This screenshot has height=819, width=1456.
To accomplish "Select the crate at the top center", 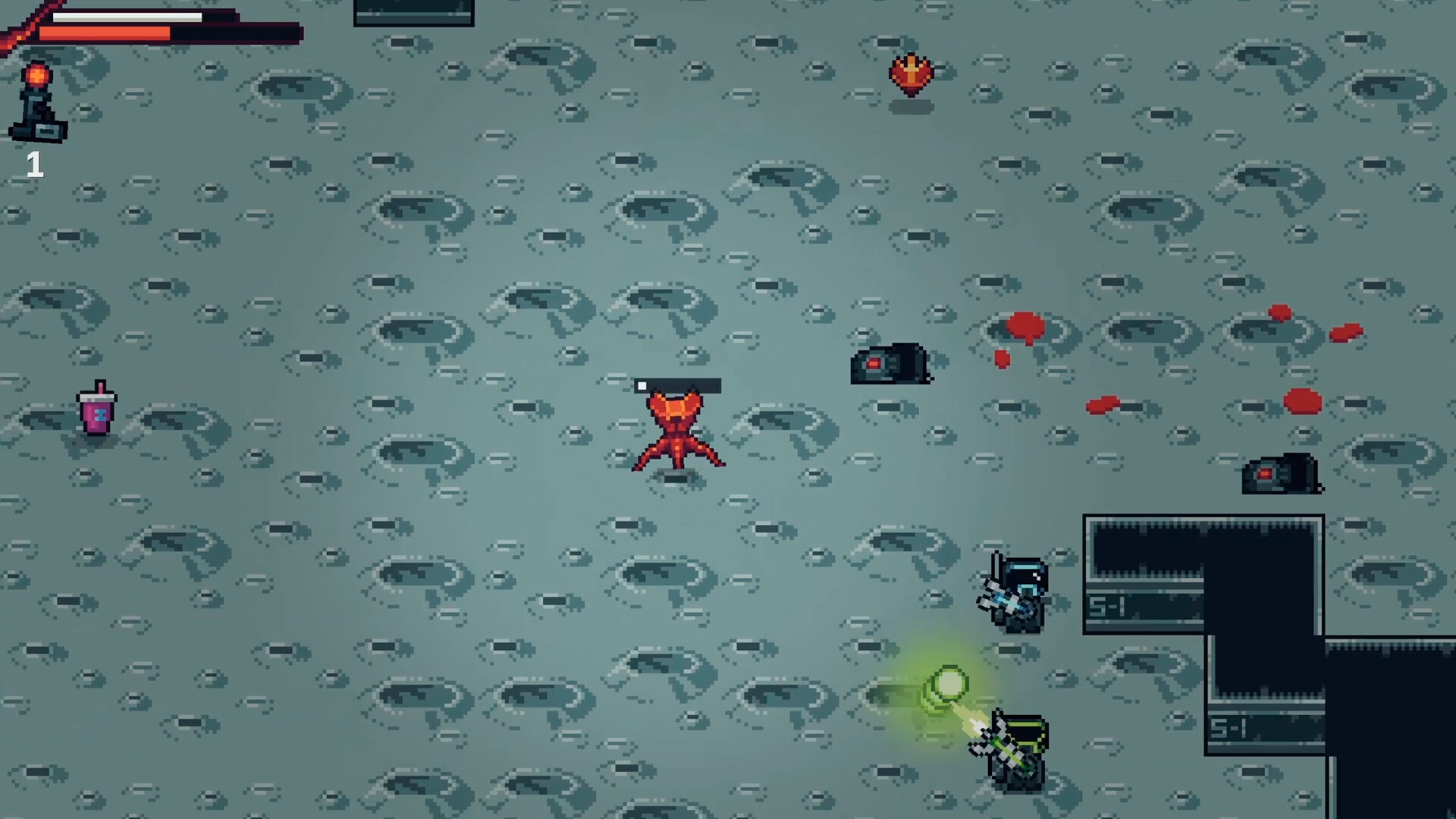I will click(413, 11).
